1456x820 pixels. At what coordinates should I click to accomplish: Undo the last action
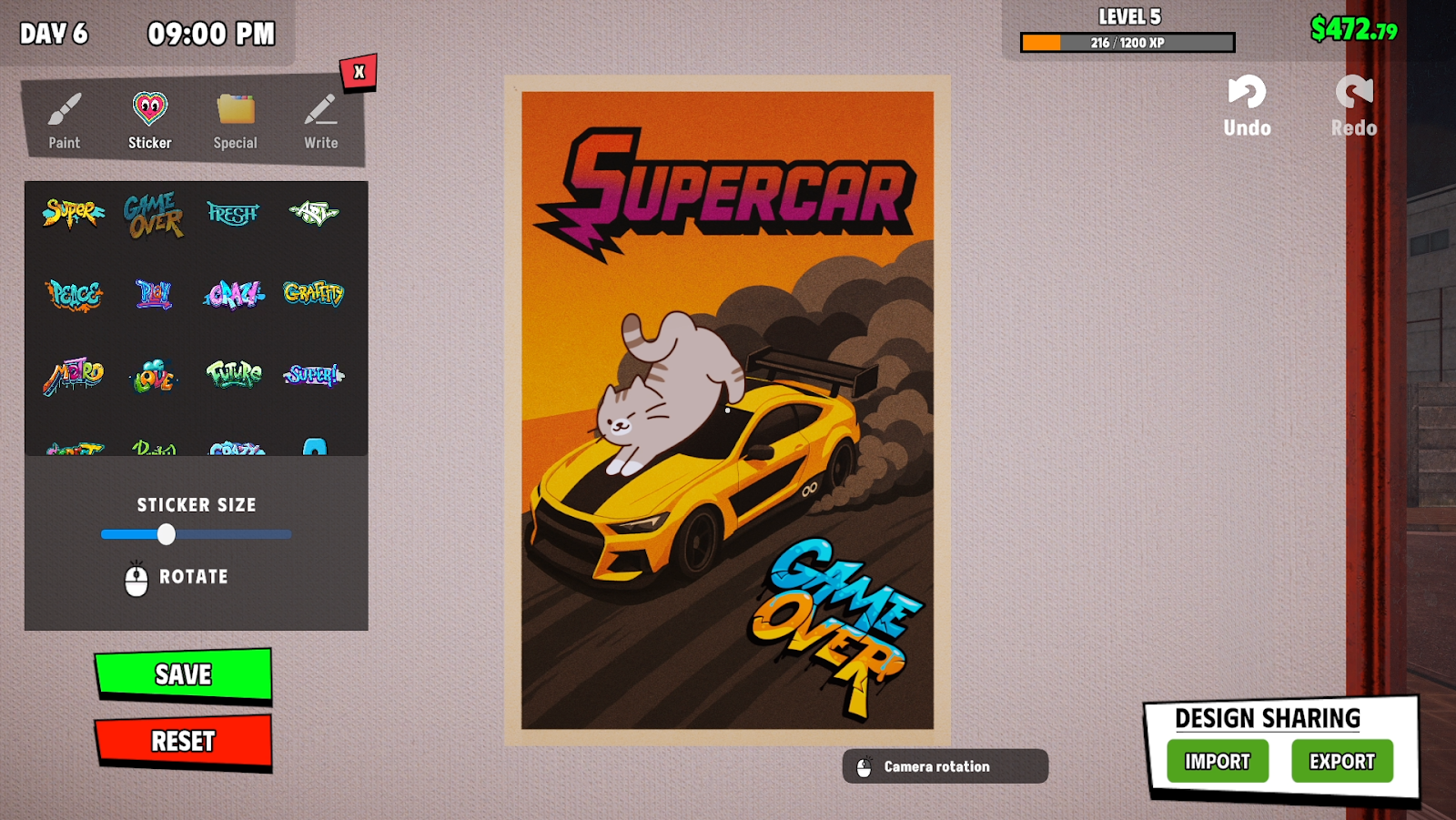click(x=1247, y=106)
